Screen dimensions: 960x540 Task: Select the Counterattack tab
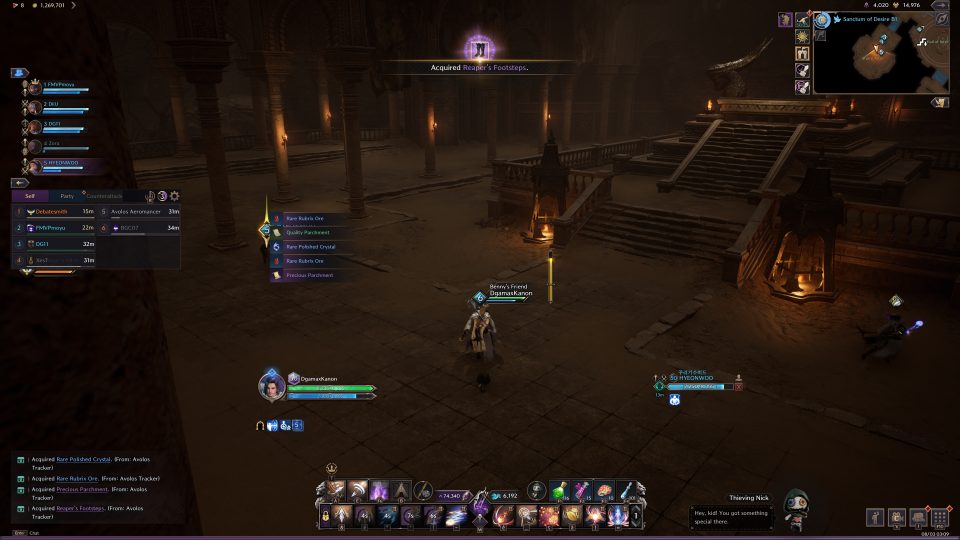click(x=104, y=196)
